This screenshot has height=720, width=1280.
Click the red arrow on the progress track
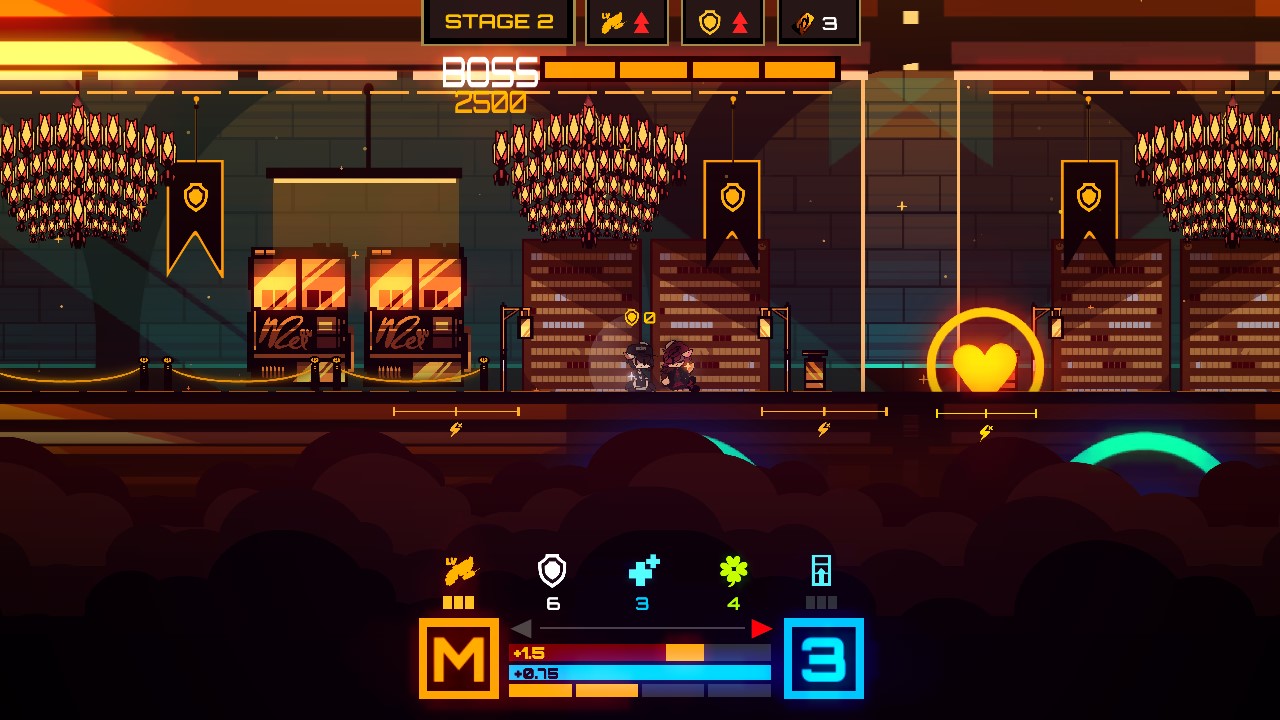[763, 629]
